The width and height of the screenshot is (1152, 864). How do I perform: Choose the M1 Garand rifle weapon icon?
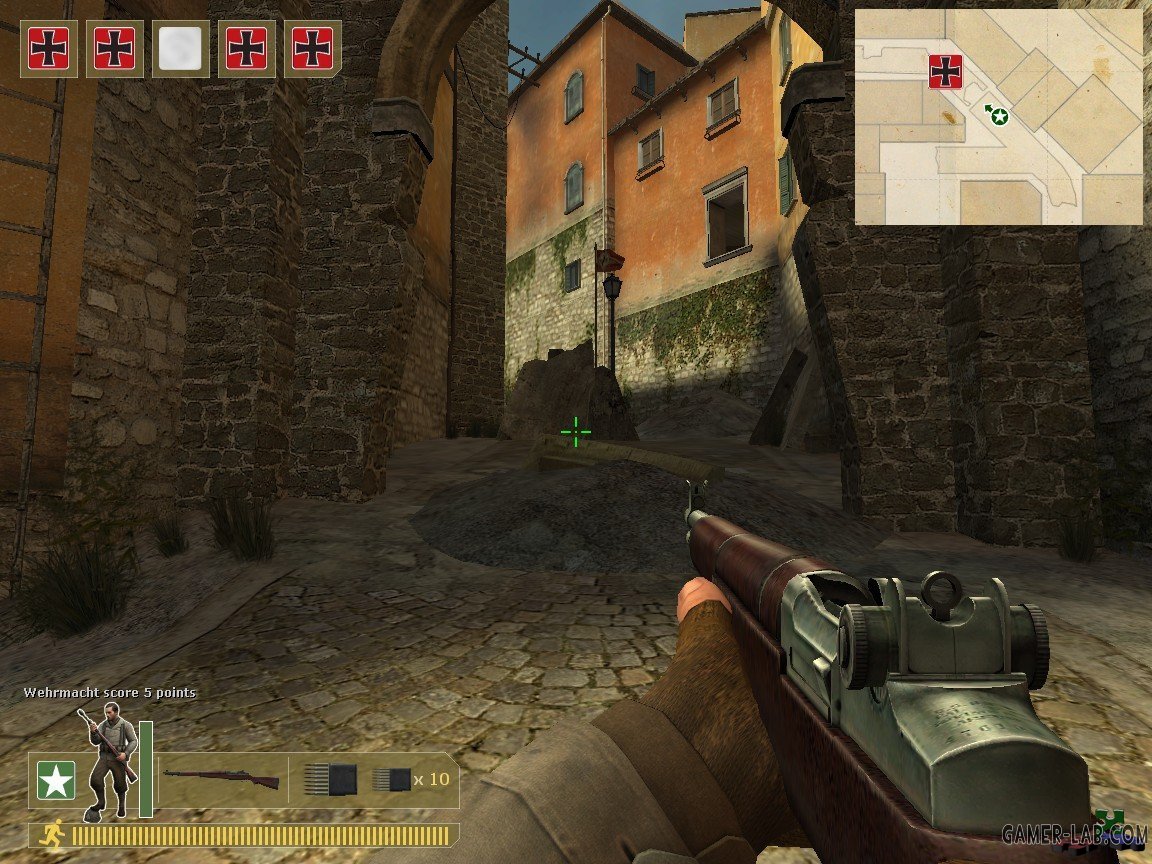point(222,778)
